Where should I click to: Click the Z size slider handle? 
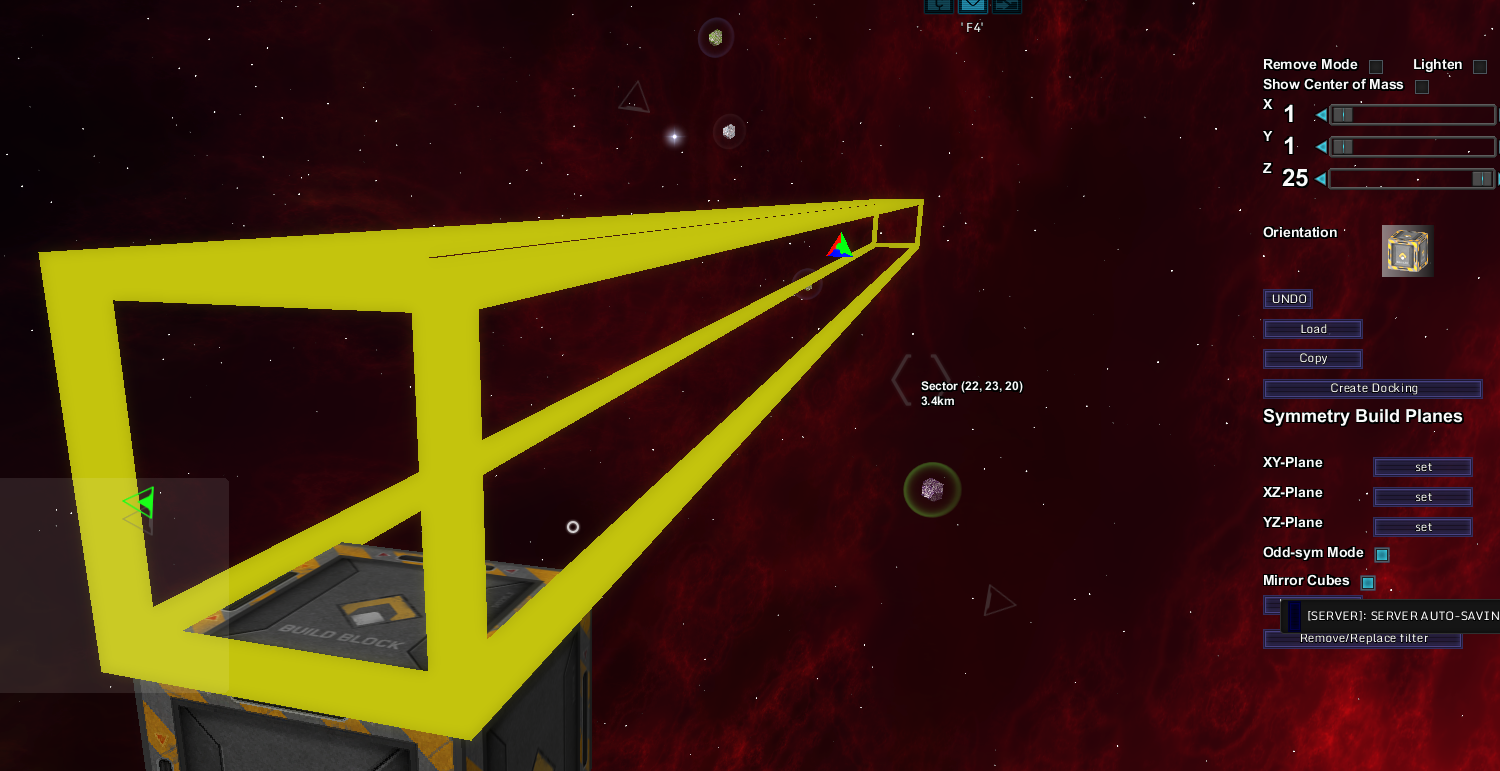[1482, 179]
